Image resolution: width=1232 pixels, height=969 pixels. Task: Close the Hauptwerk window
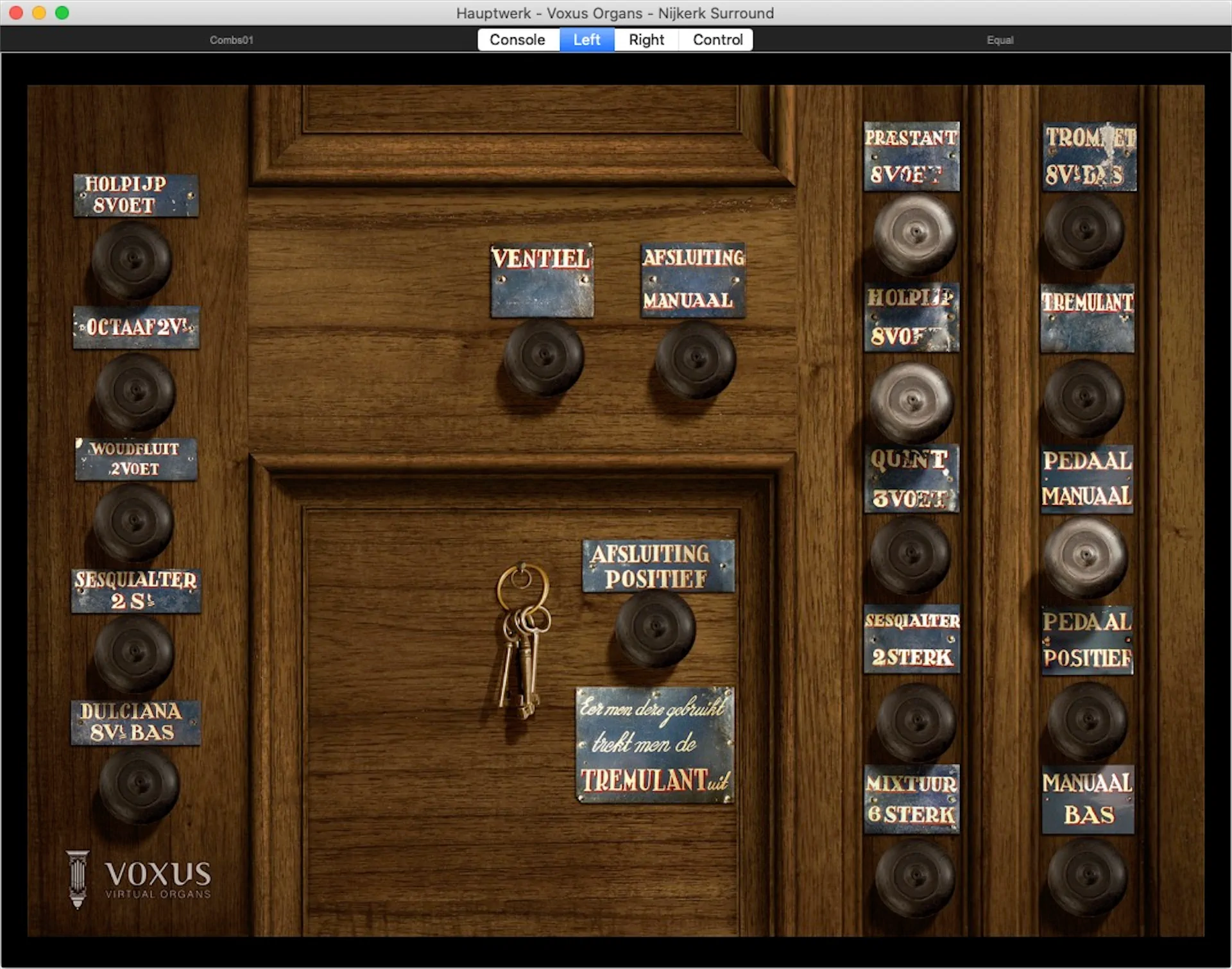click(16, 13)
